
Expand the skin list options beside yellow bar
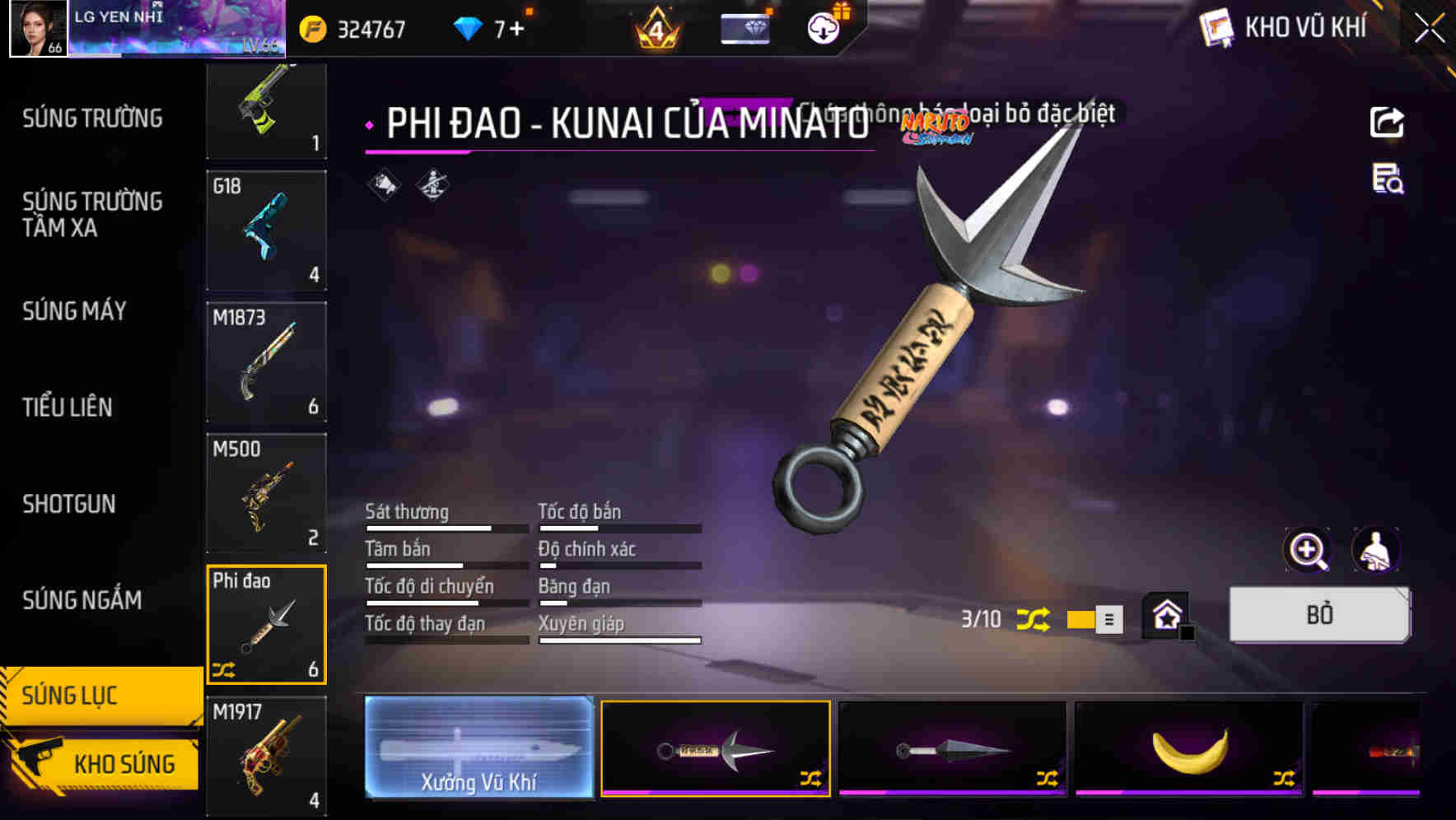pyautogui.click(x=1108, y=619)
